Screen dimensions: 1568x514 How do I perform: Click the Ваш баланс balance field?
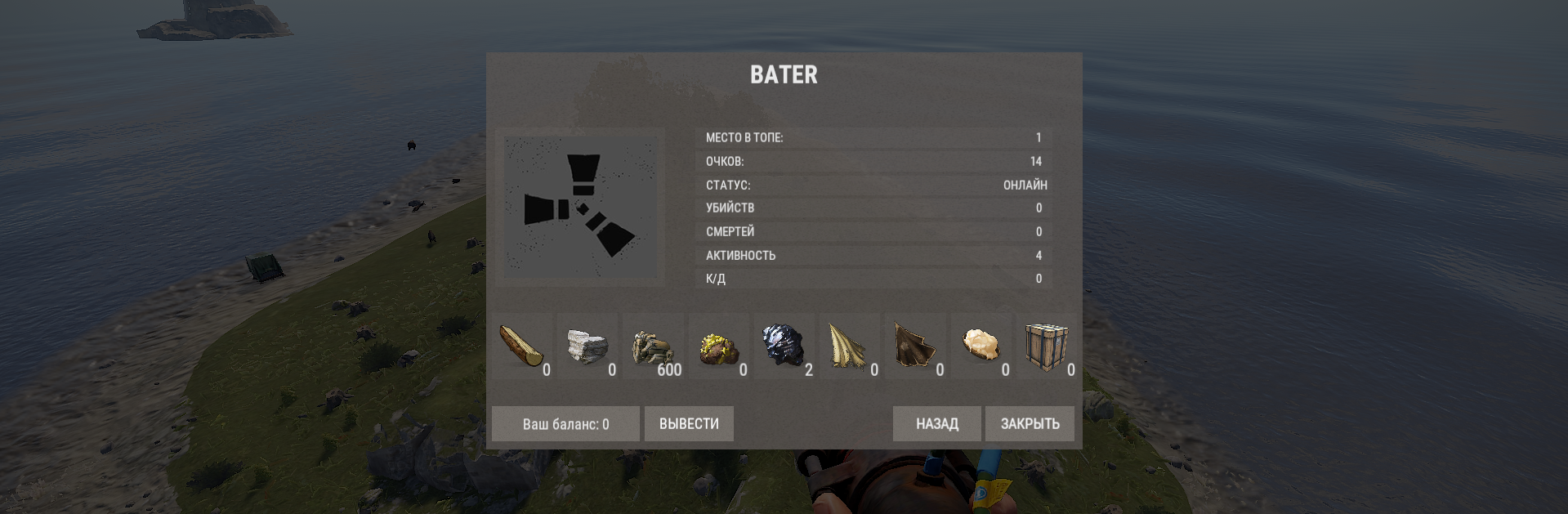tap(565, 424)
